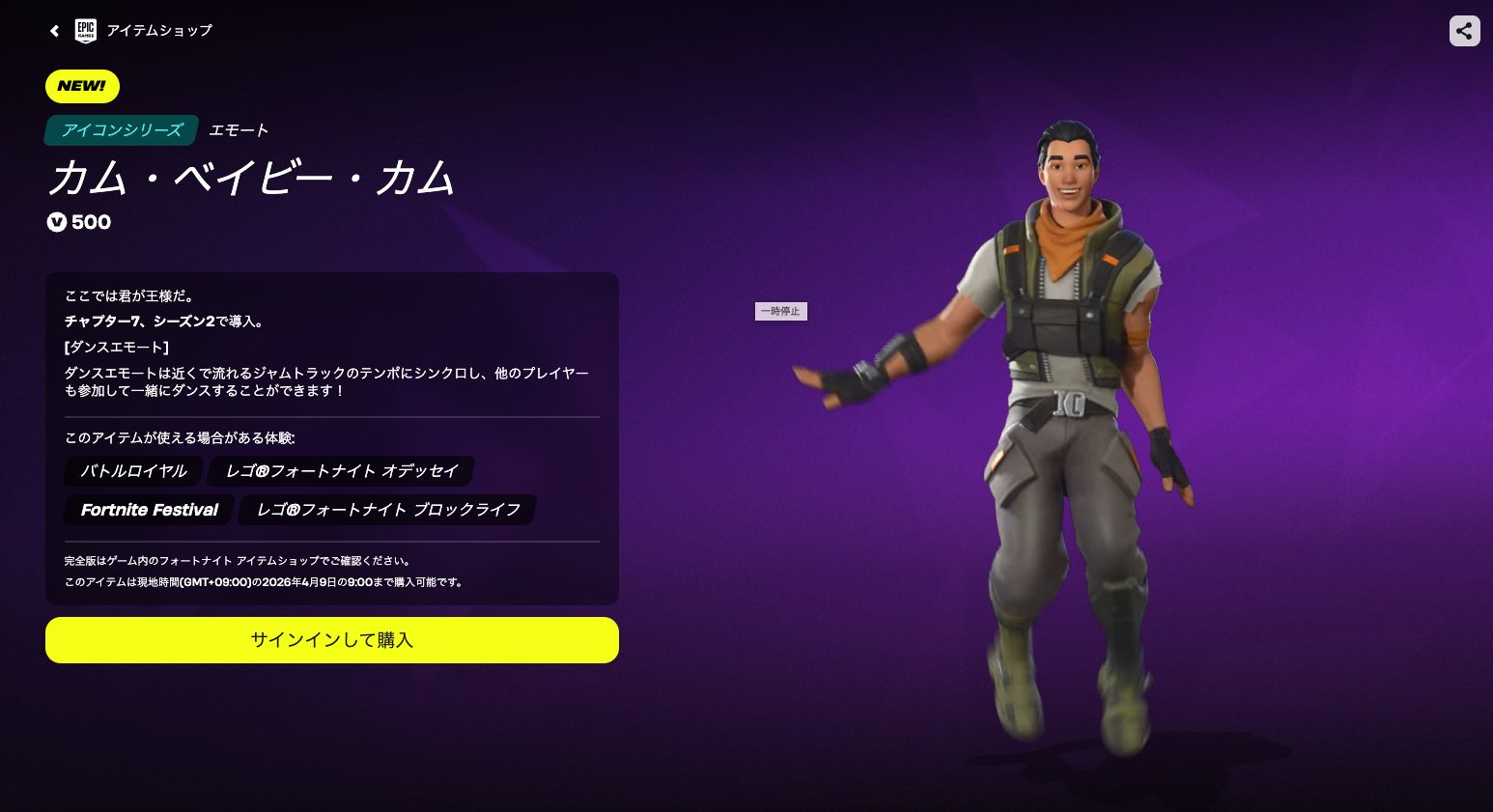Click the Epic Games logo icon
Screen dimensions: 1493x812
pyautogui.click(x=85, y=30)
